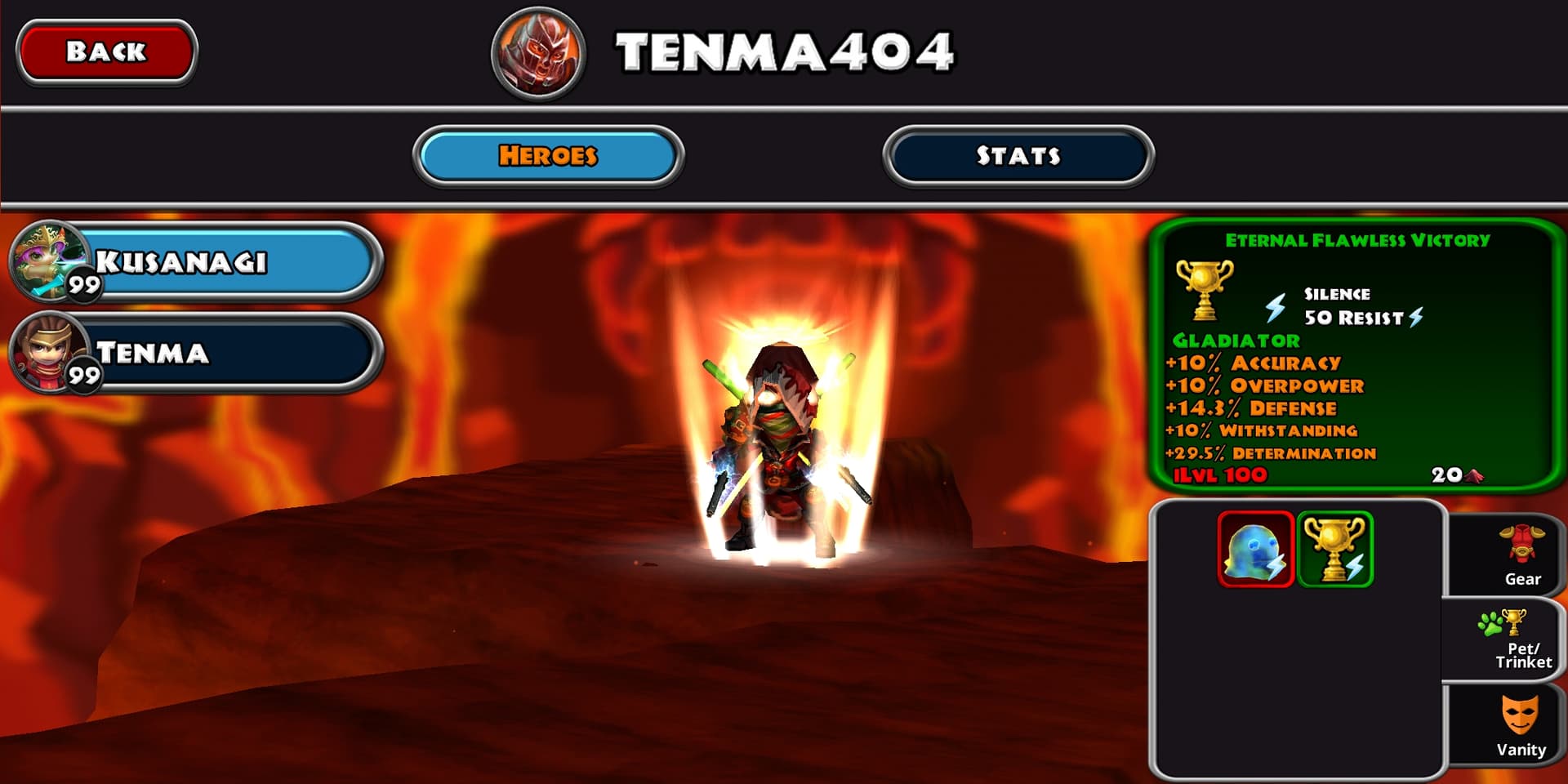Select the Kusanagi hero row
Viewport: 1568px width, 784px height.
(x=196, y=262)
